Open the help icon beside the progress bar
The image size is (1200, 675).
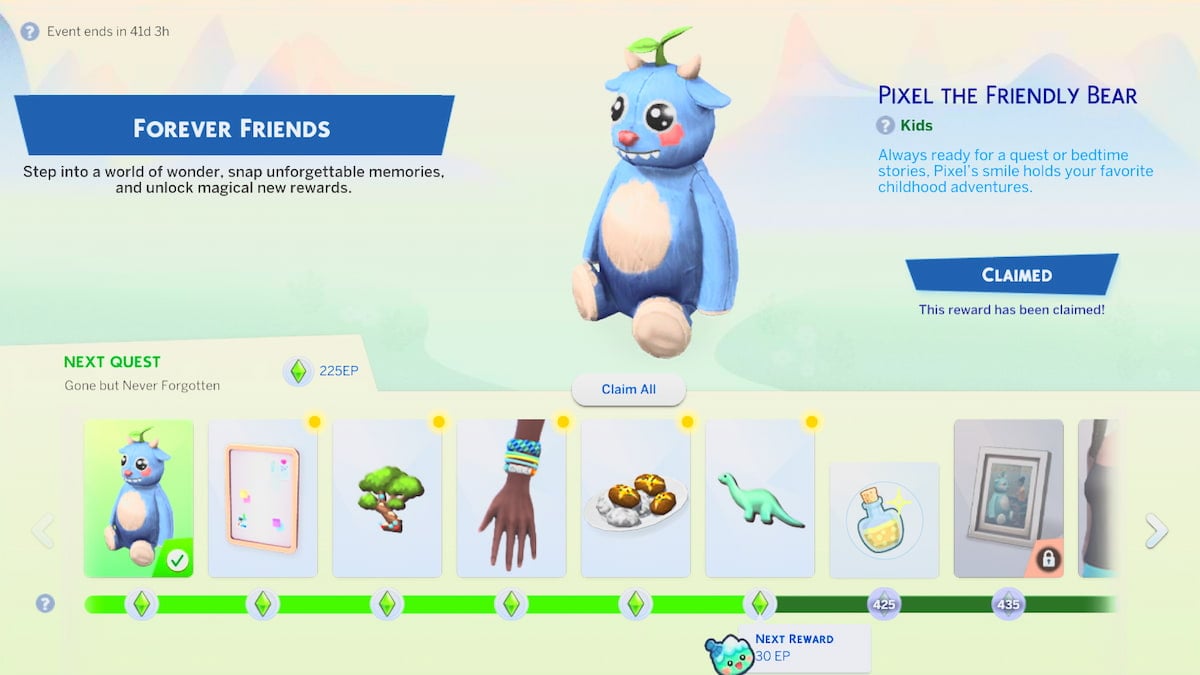pyautogui.click(x=44, y=603)
